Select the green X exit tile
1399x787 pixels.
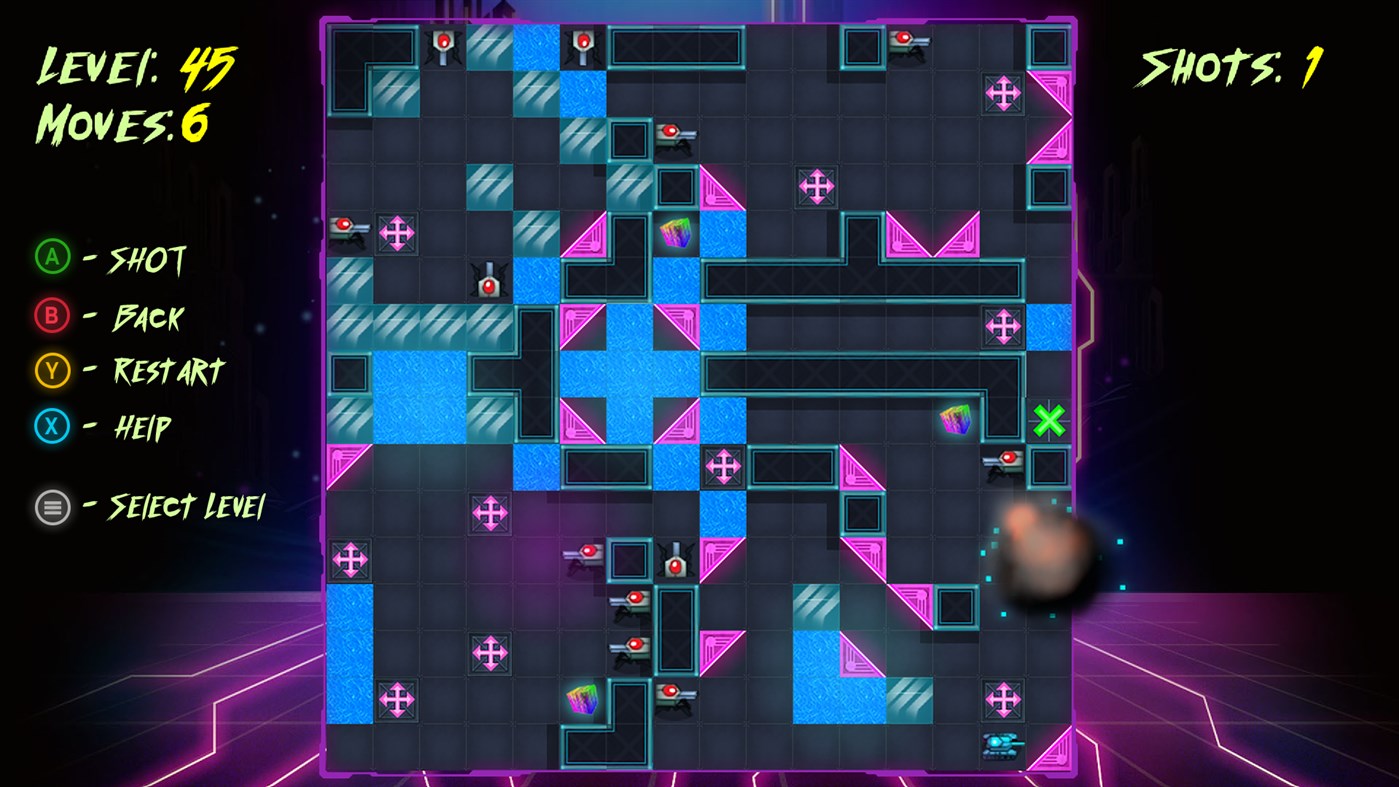(x=1048, y=420)
